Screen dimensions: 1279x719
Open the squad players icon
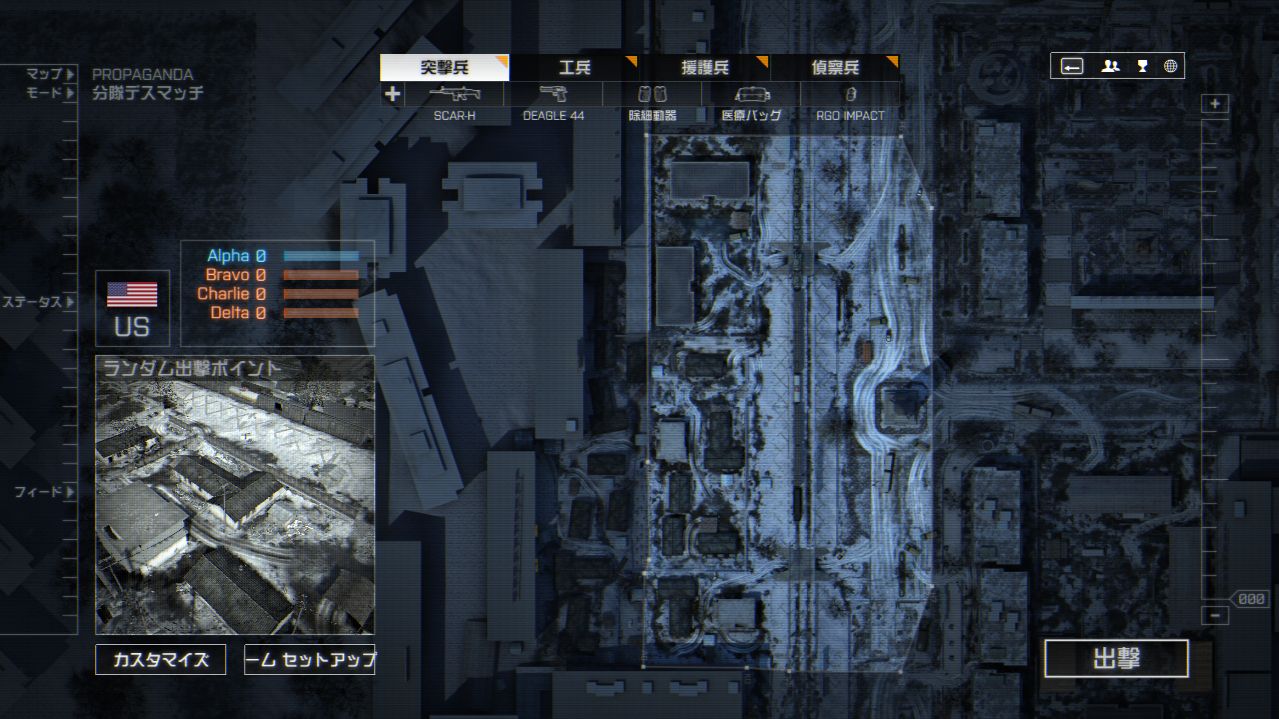[1110, 67]
